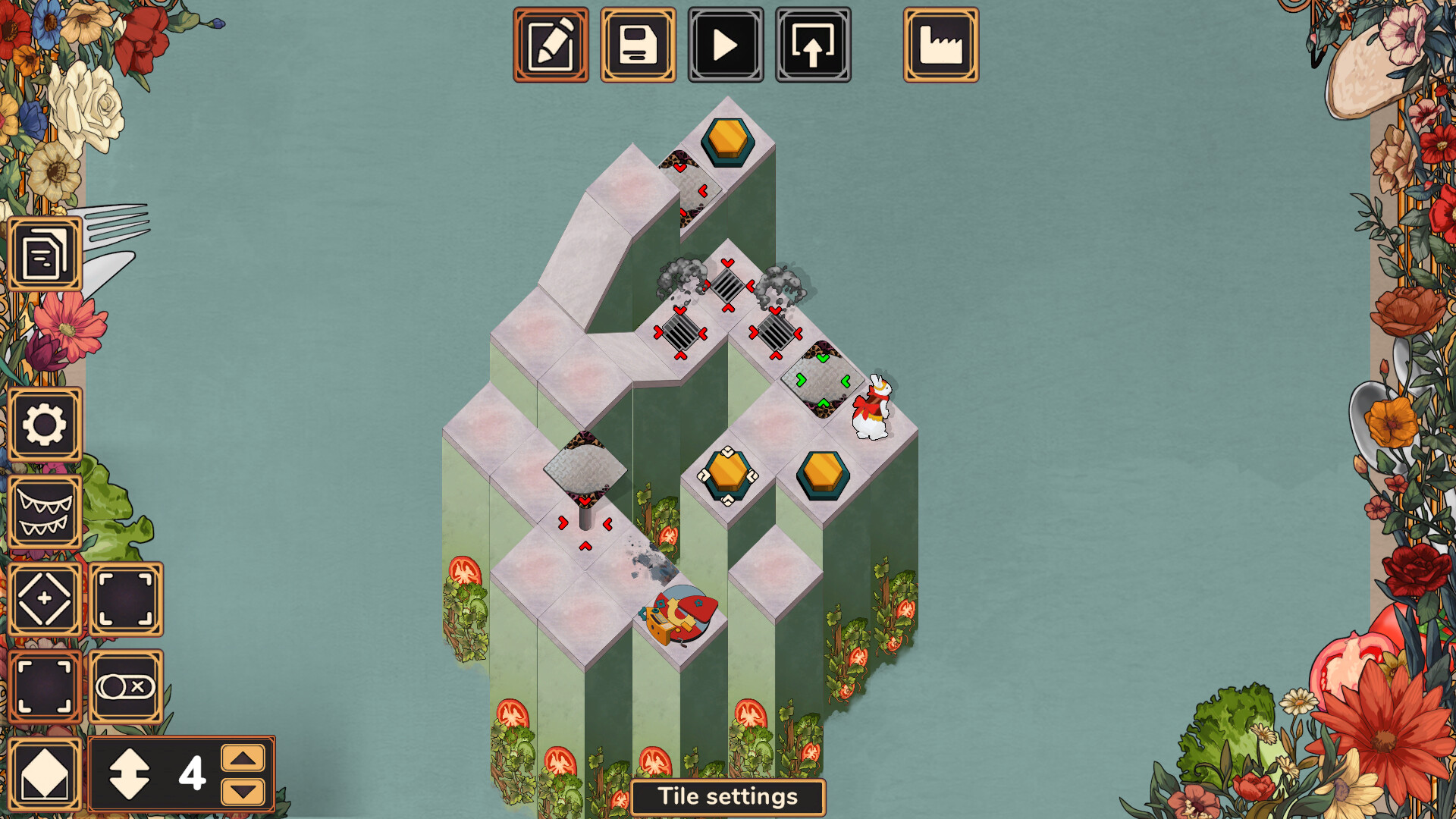
Task: Save the level with floppy disk
Action: point(638,45)
